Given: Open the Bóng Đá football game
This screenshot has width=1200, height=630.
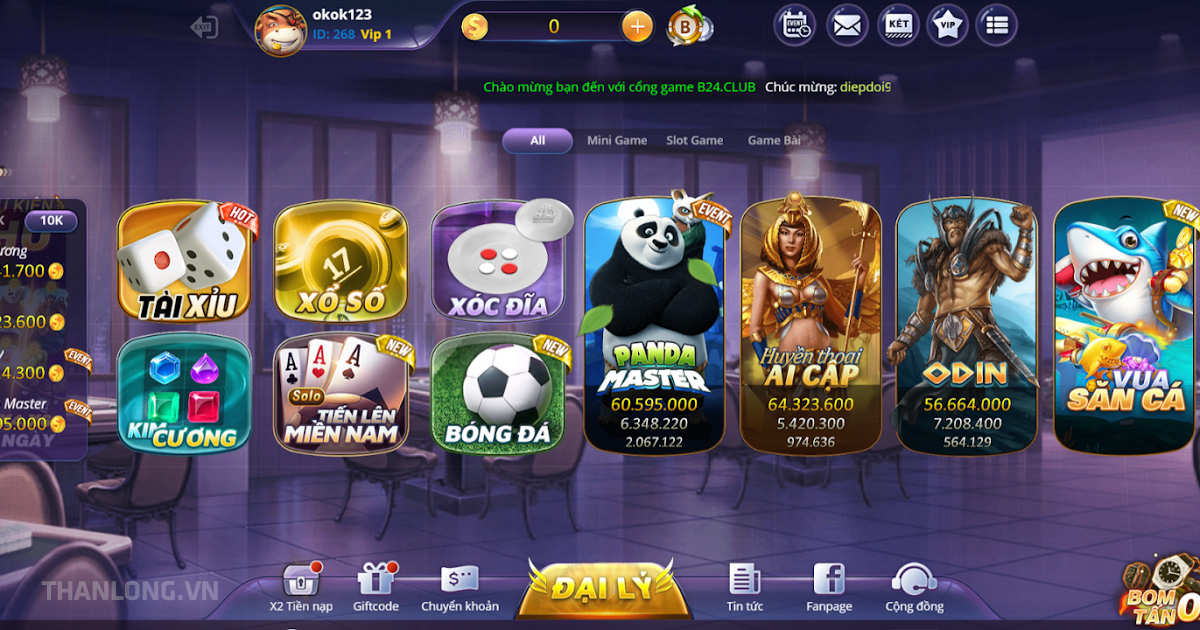Looking at the screenshot, I should coord(497,394).
